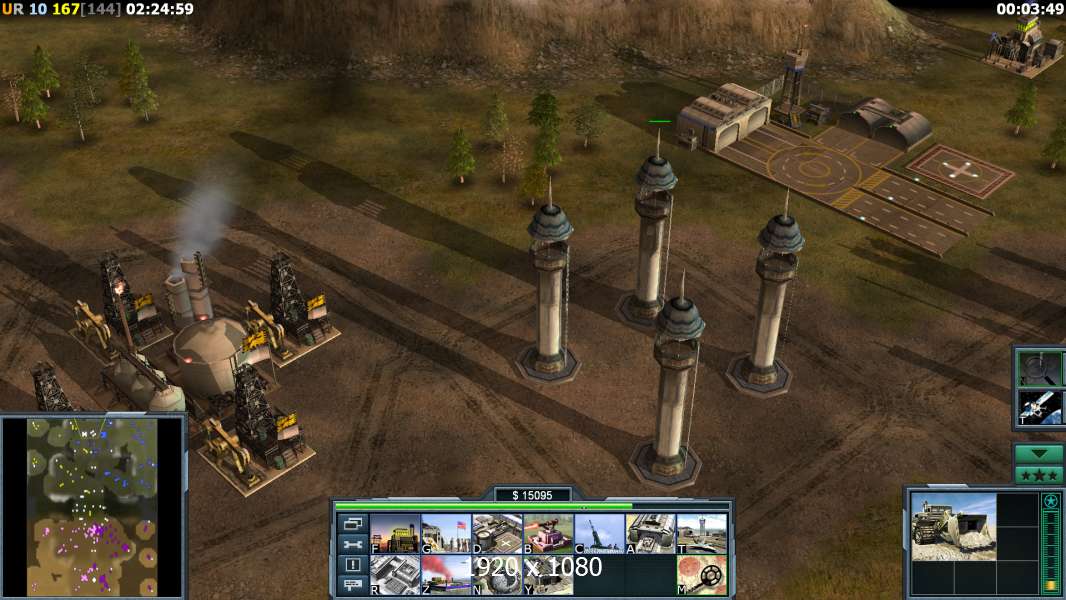Image resolution: width=1066 pixels, height=600 pixels.
Task: Select the barracks with American flag
Action: (x=446, y=534)
